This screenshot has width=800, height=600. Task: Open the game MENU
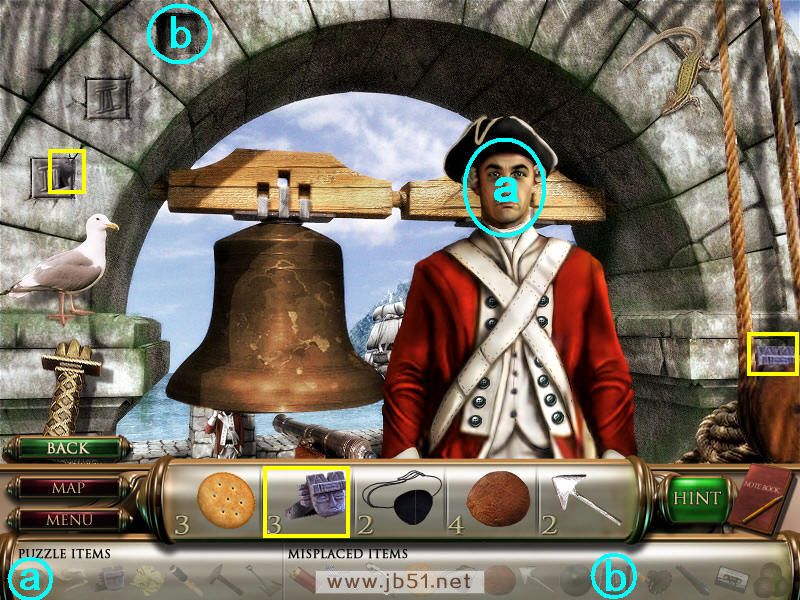[68, 519]
